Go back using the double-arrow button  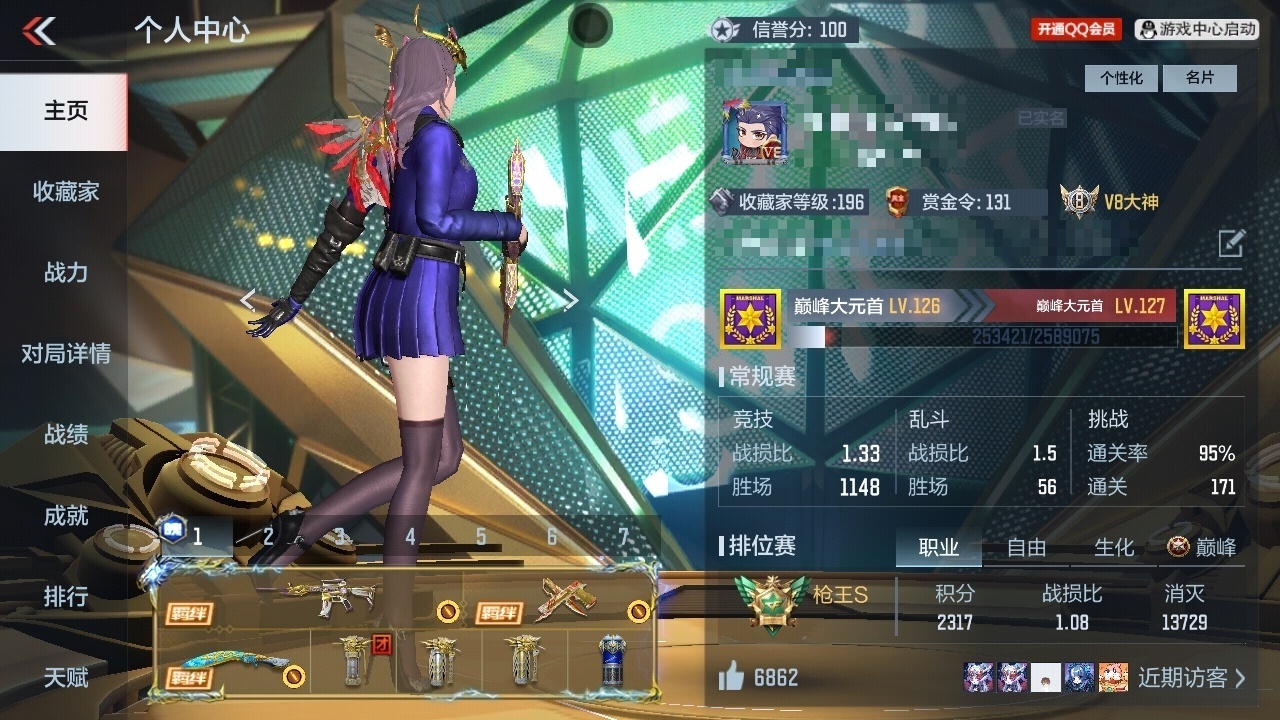coord(39,31)
